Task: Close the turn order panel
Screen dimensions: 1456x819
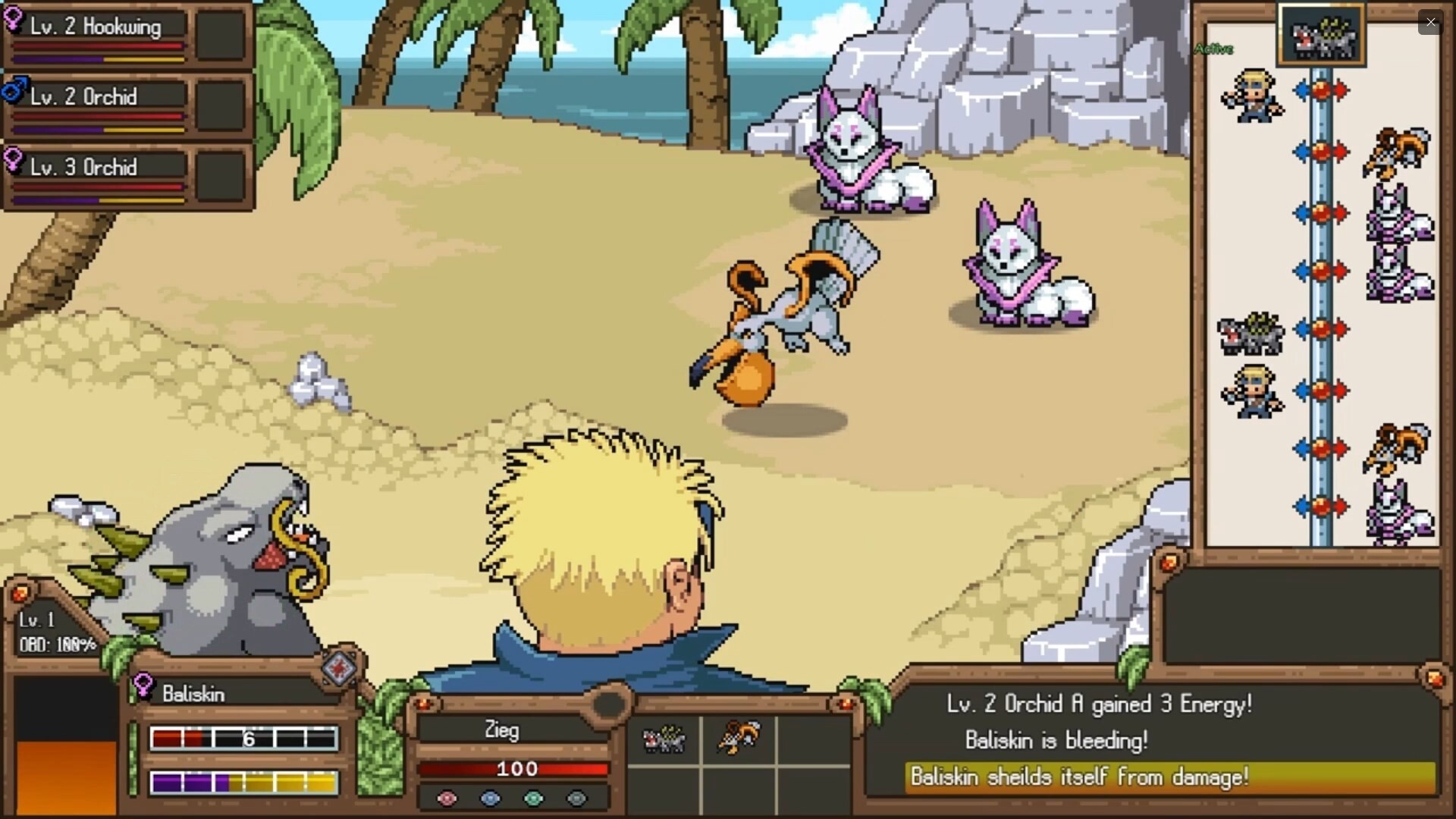Action: click(1432, 22)
